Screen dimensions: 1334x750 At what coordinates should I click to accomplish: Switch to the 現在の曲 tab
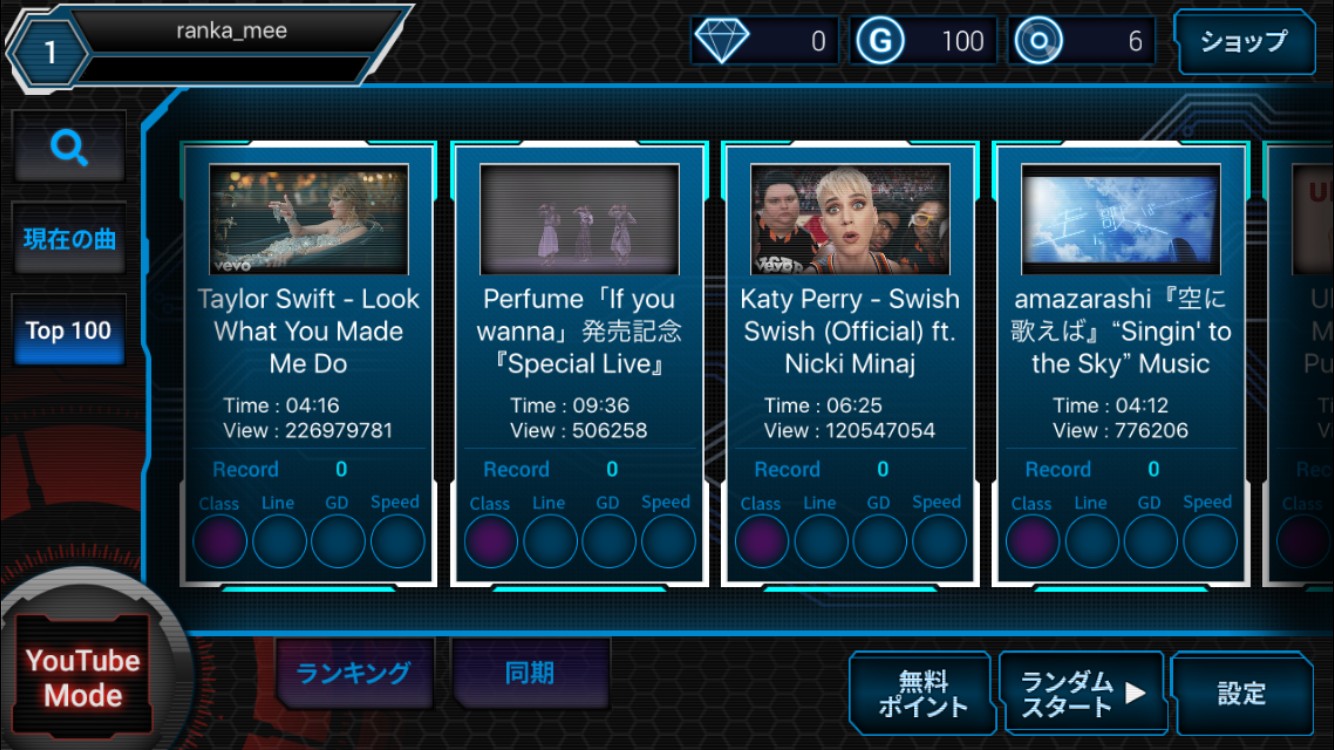[x=69, y=239]
